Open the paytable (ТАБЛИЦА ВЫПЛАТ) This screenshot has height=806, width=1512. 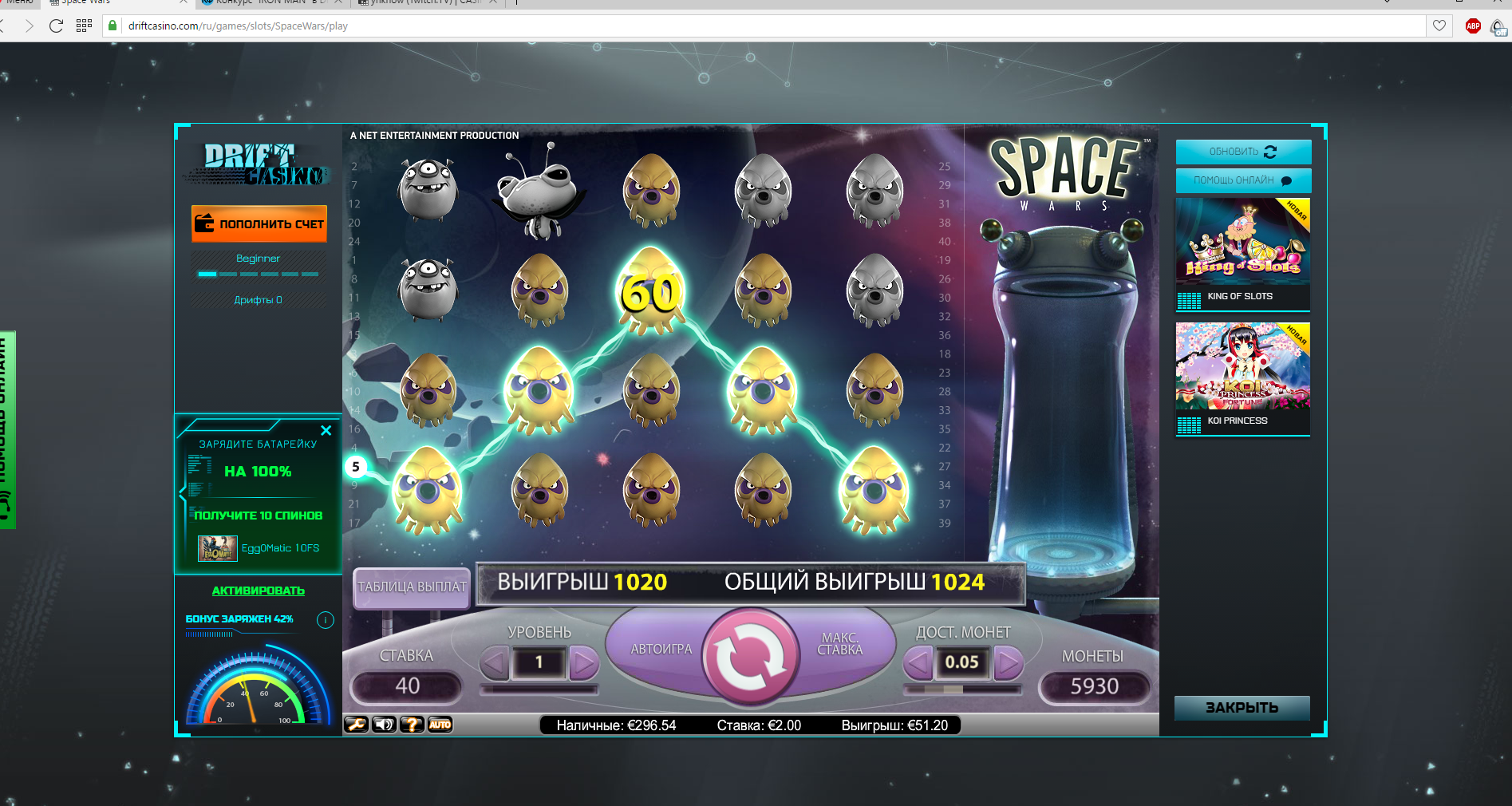[x=412, y=587]
